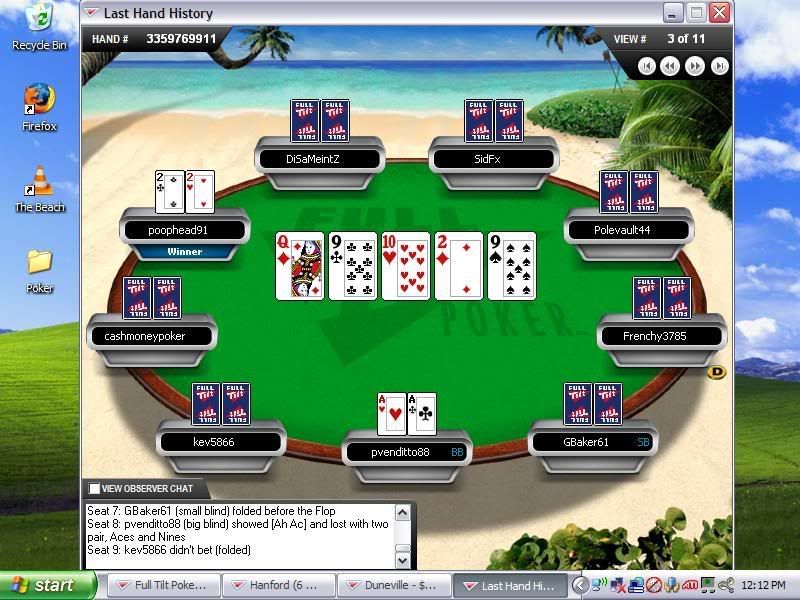Go back to the previous hand
The height and width of the screenshot is (600, 800).
pos(670,66)
